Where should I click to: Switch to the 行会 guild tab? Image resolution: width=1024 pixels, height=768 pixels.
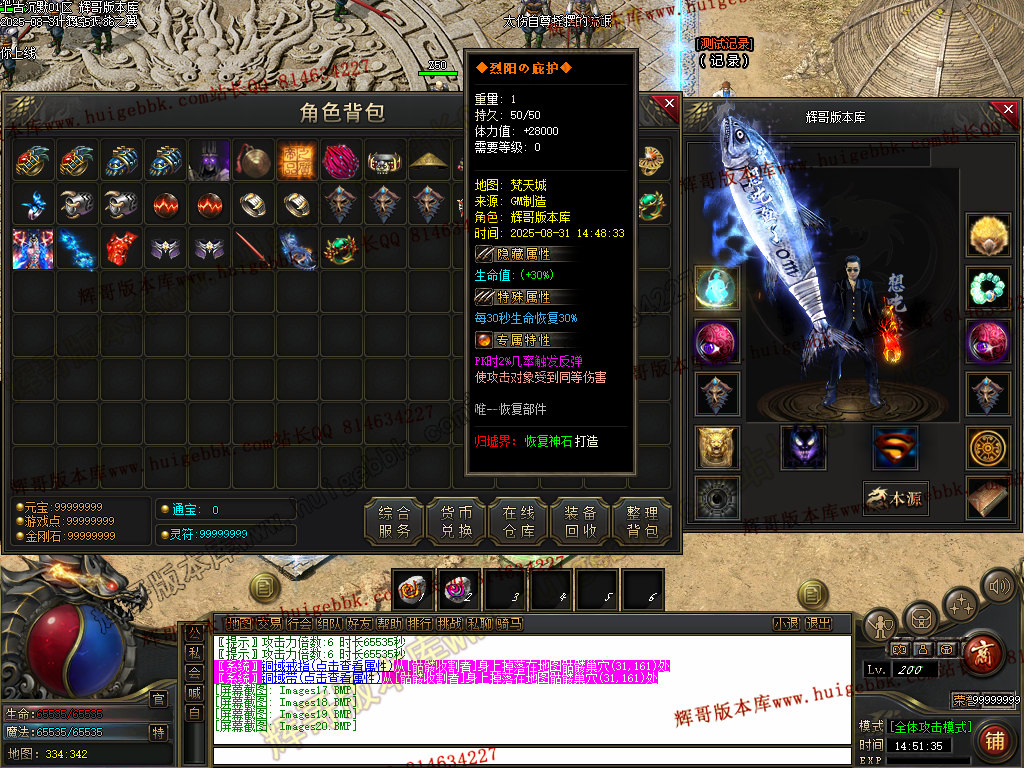[x=299, y=624]
